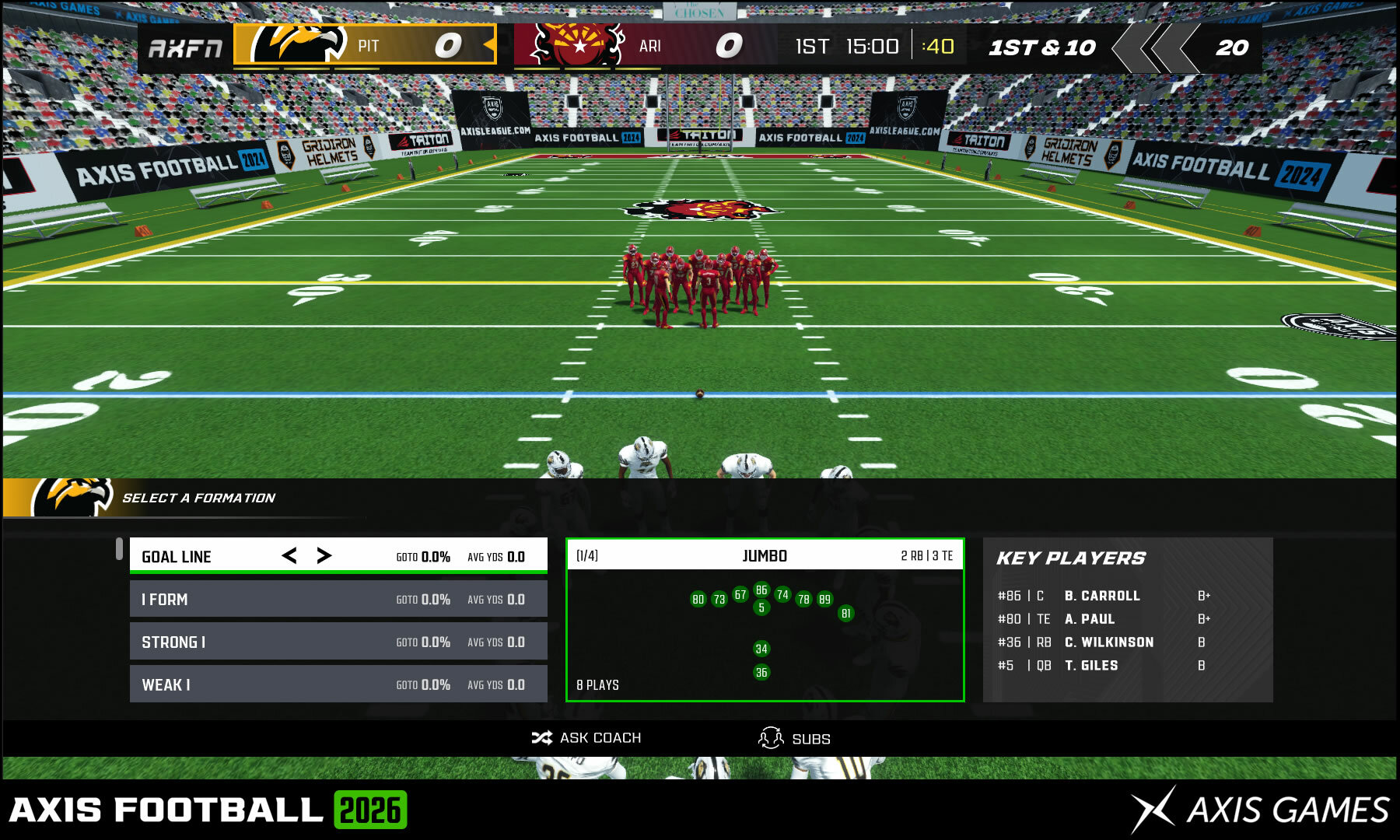Click the yellow 40-second play clock
Screen dimensions: 1400x840
[939, 46]
